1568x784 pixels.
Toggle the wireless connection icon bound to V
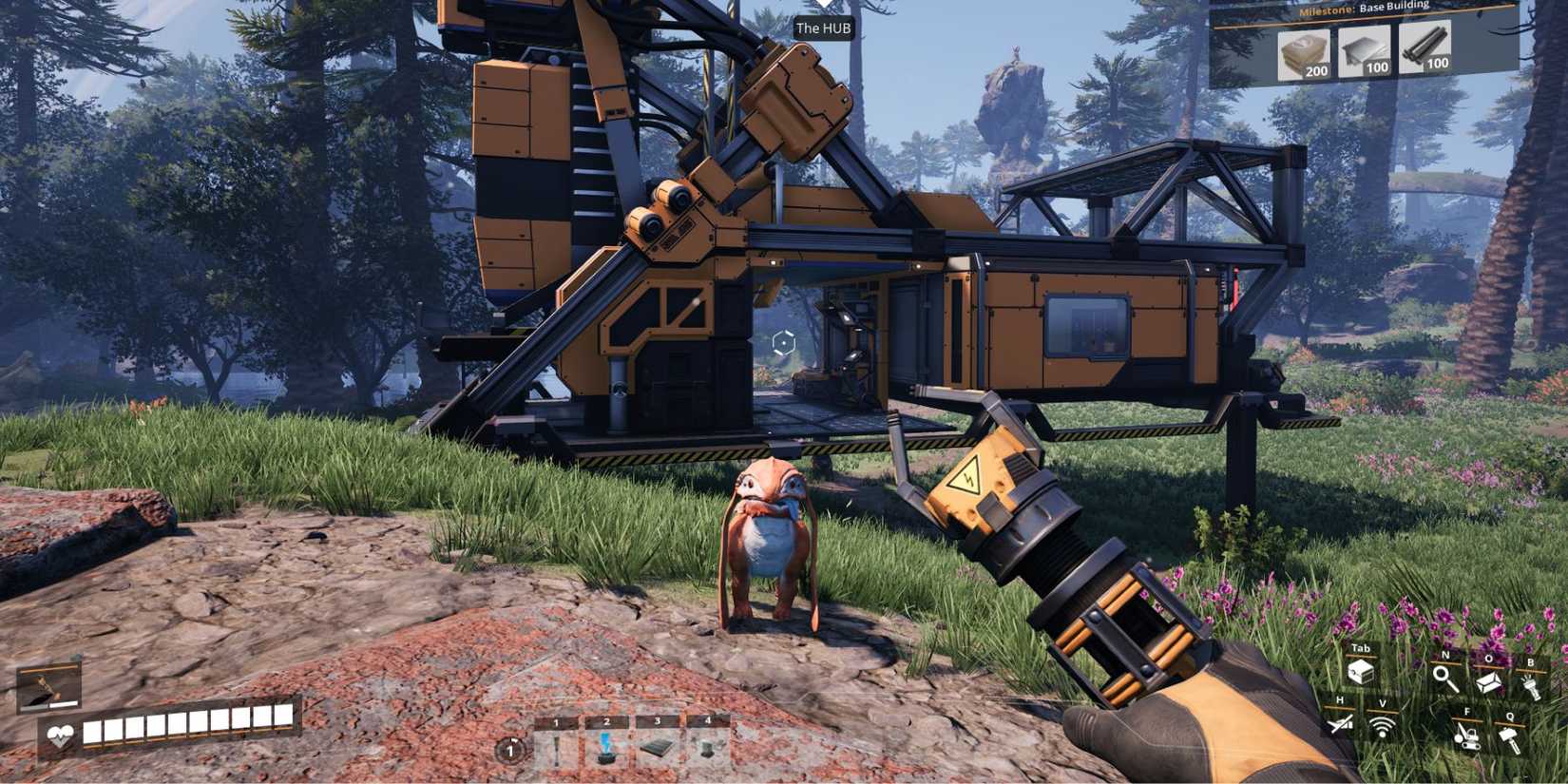click(x=1383, y=727)
